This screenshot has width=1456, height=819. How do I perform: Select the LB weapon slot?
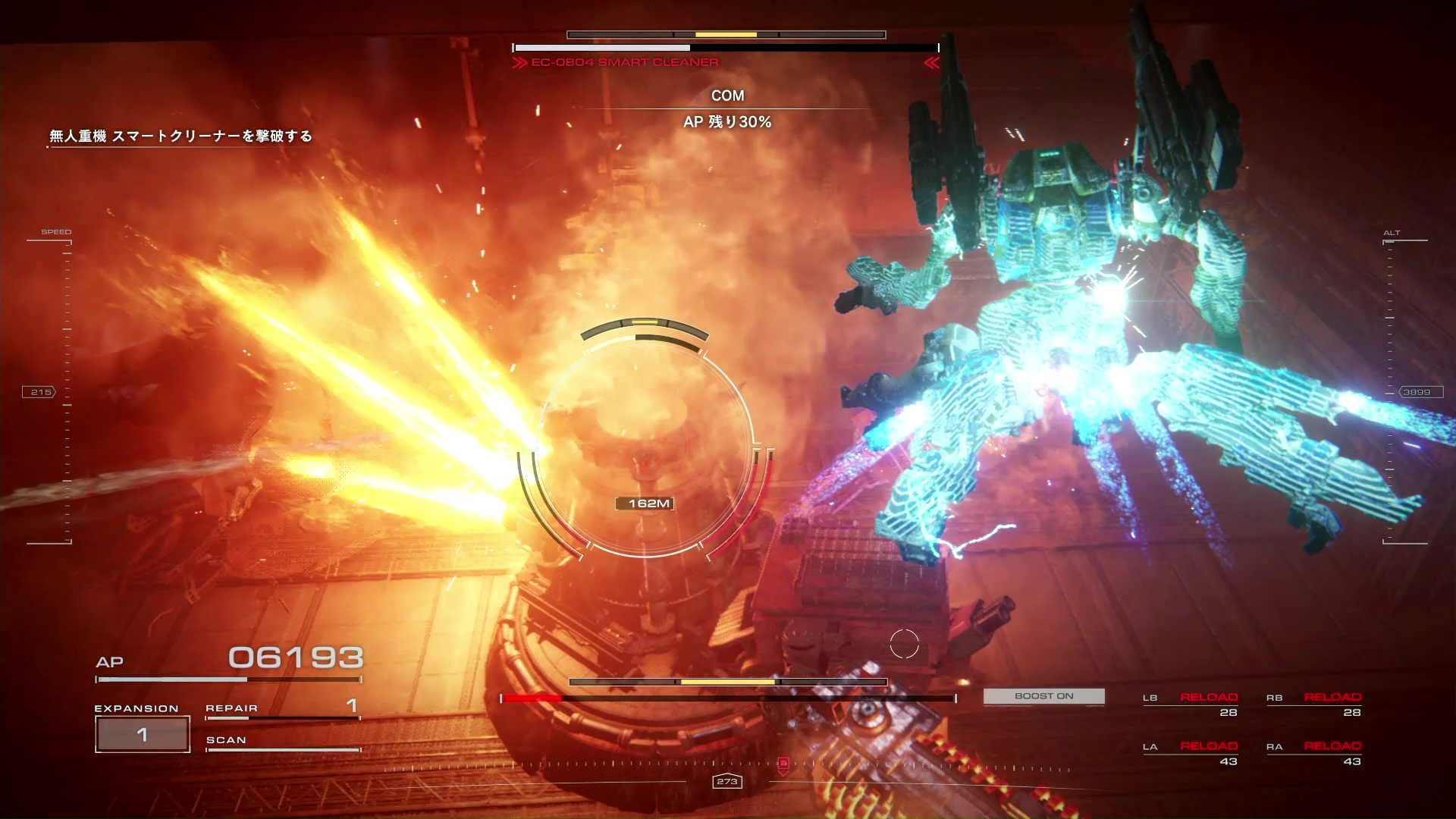pos(1191,704)
